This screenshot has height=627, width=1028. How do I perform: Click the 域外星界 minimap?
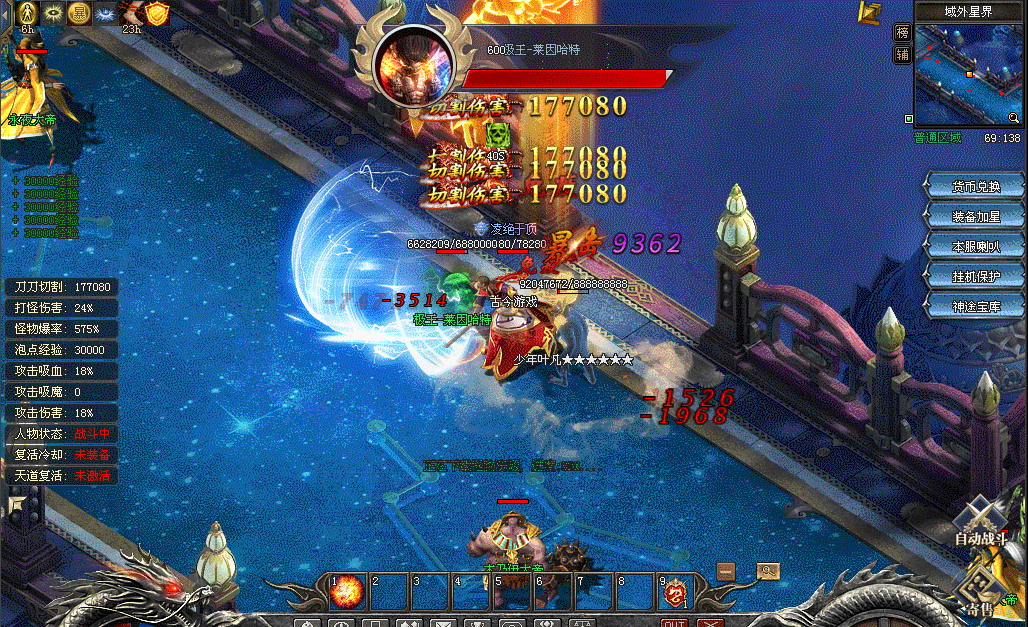967,73
